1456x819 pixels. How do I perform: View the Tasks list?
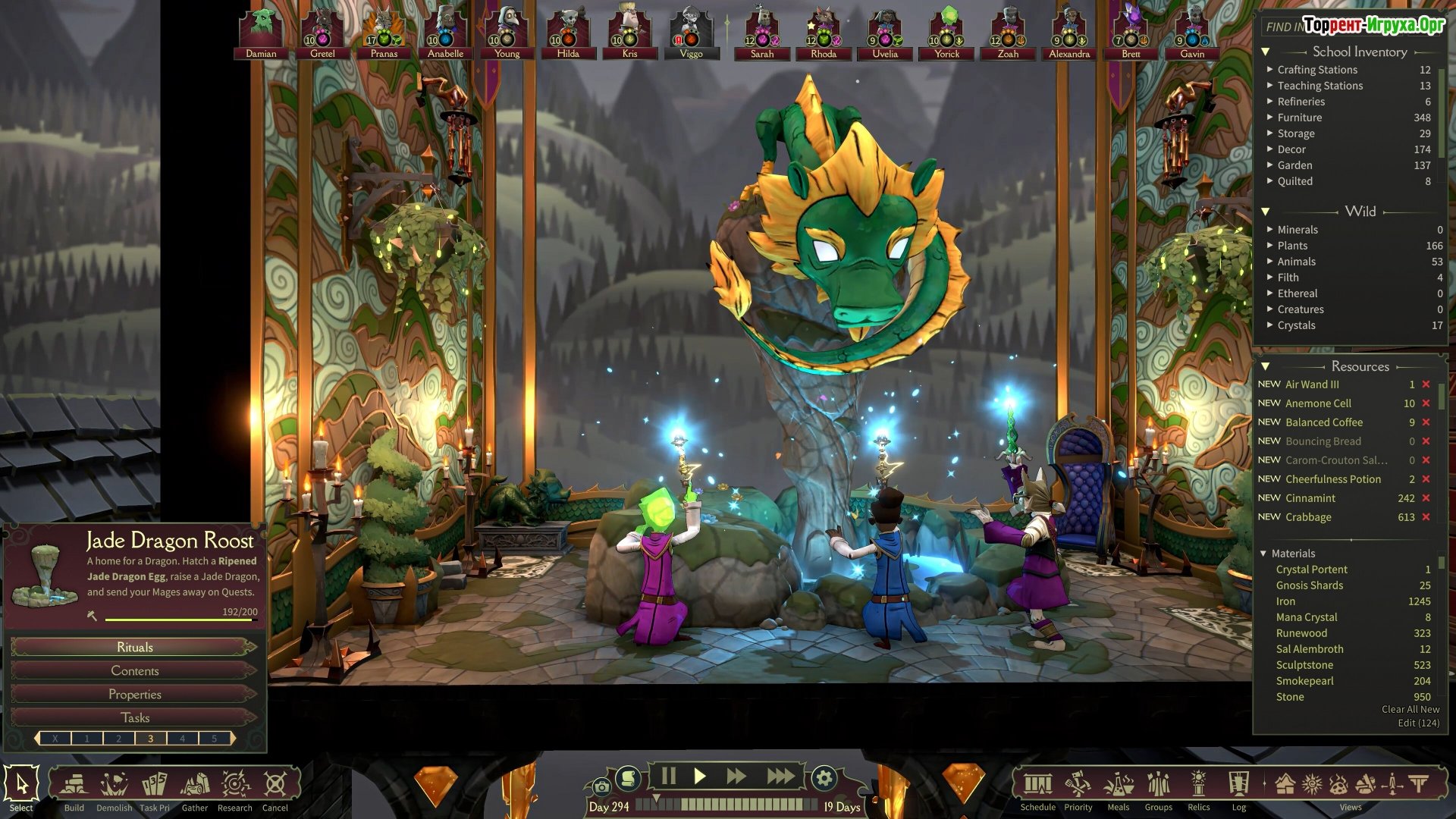[x=134, y=717]
